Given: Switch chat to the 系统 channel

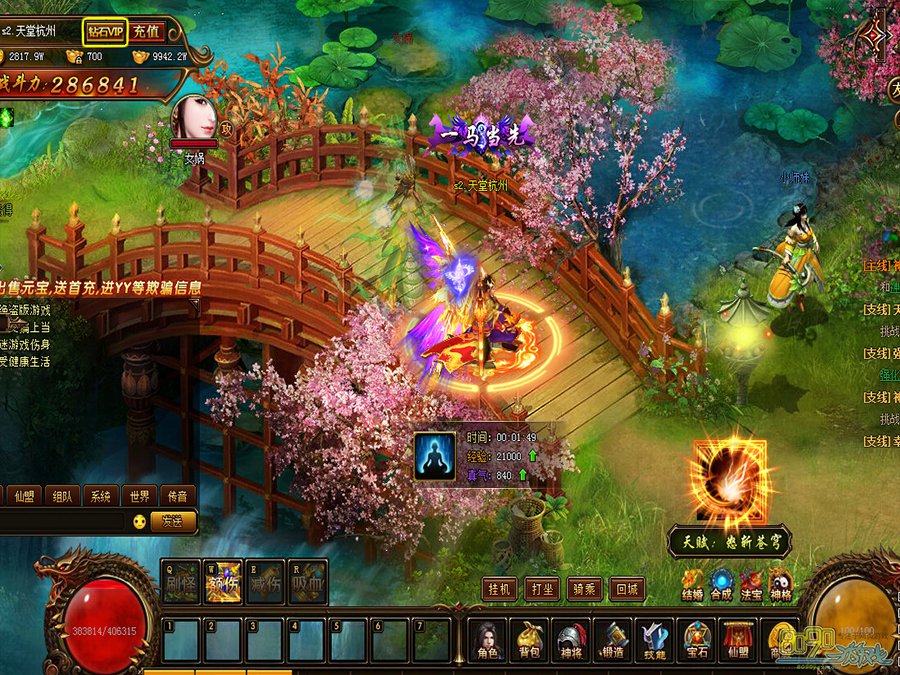Looking at the screenshot, I should point(99,496).
